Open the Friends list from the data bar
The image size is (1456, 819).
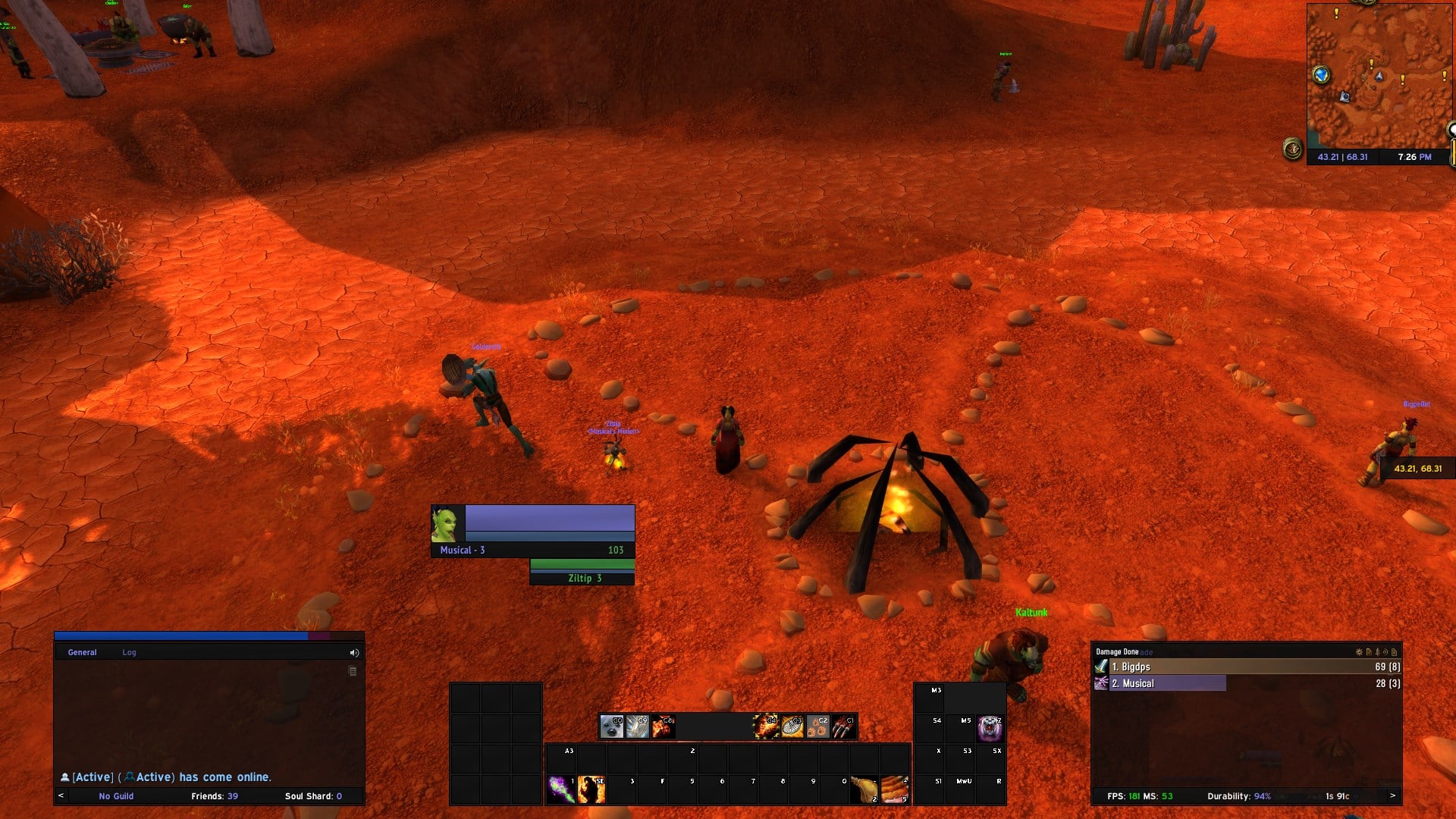(x=214, y=796)
